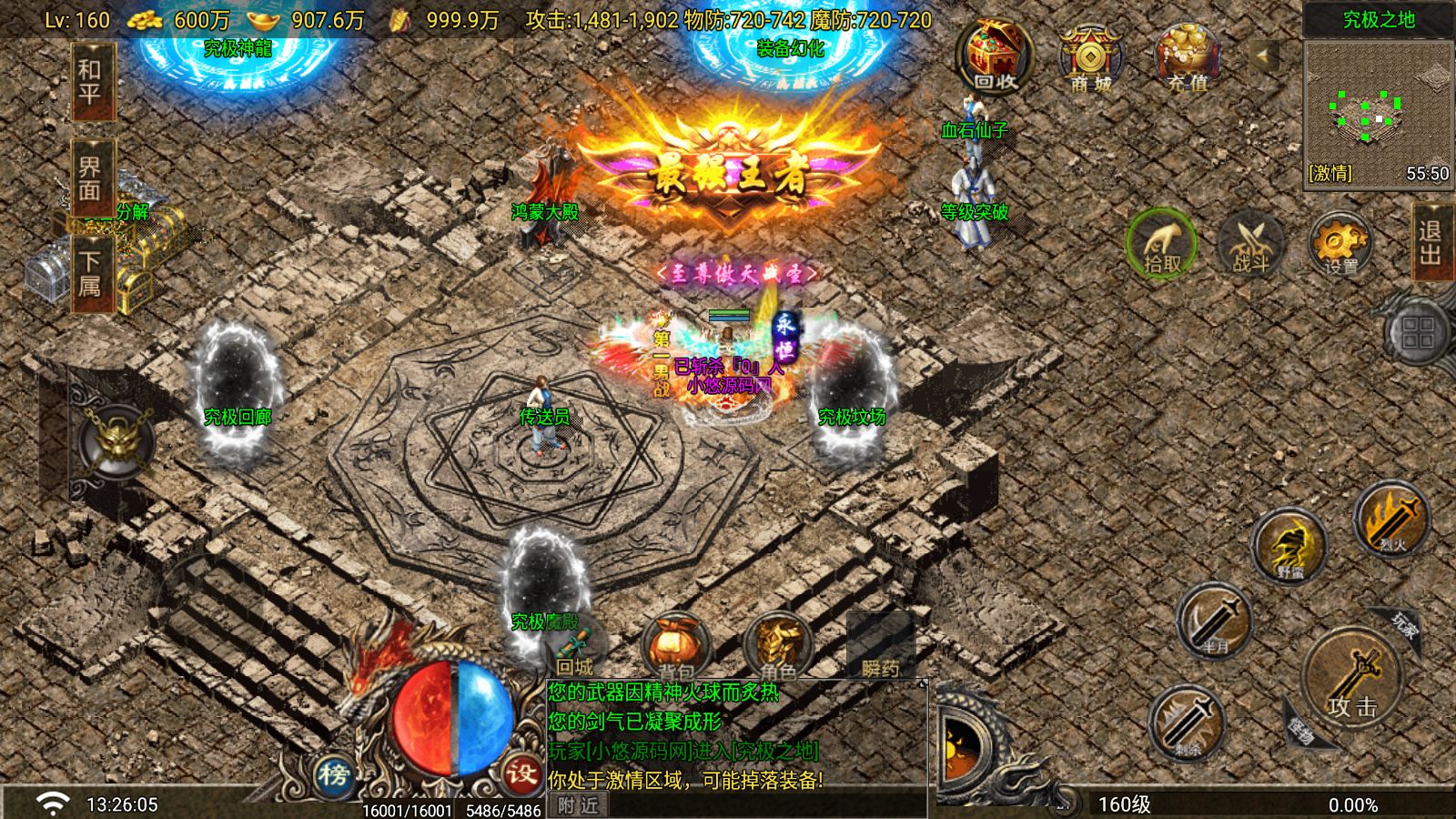Use the 烈火 flaming sword skill
Screen dimensions: 1456x819
(x=1390, y=521)
